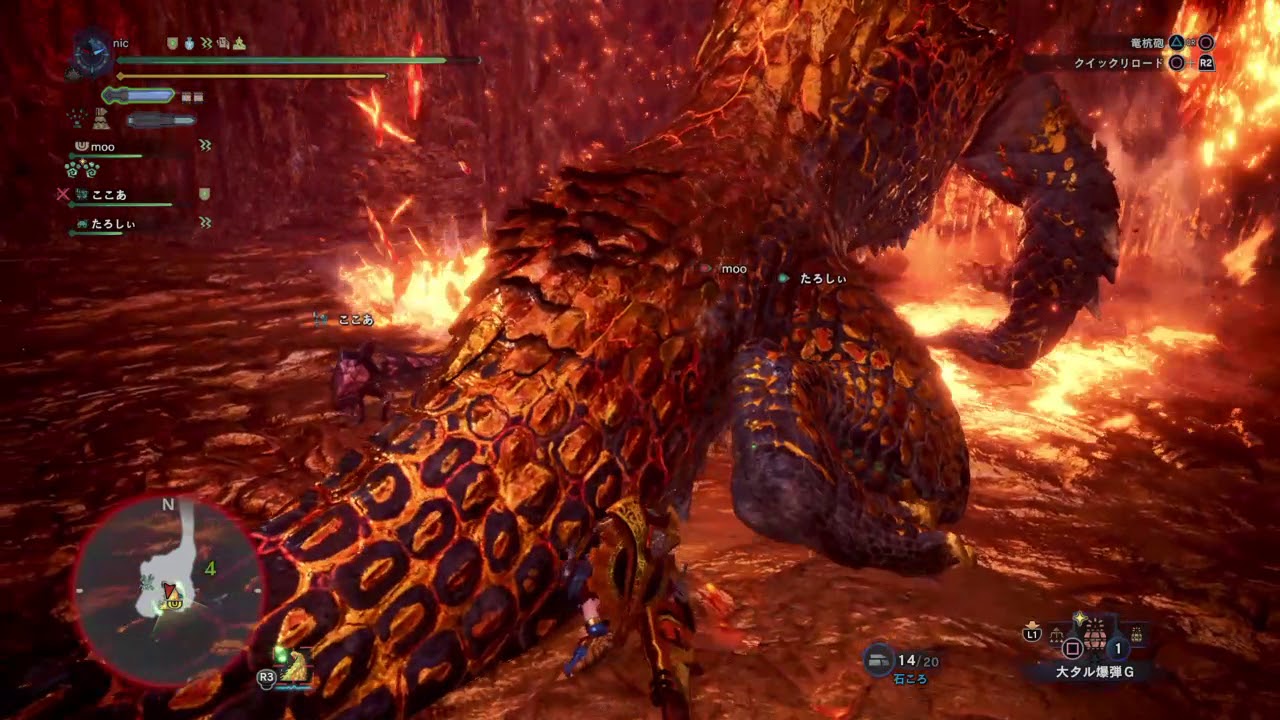This screenshot has height=720, width=1280.
Task: Open the circular minimap
Action: point(168,590)
